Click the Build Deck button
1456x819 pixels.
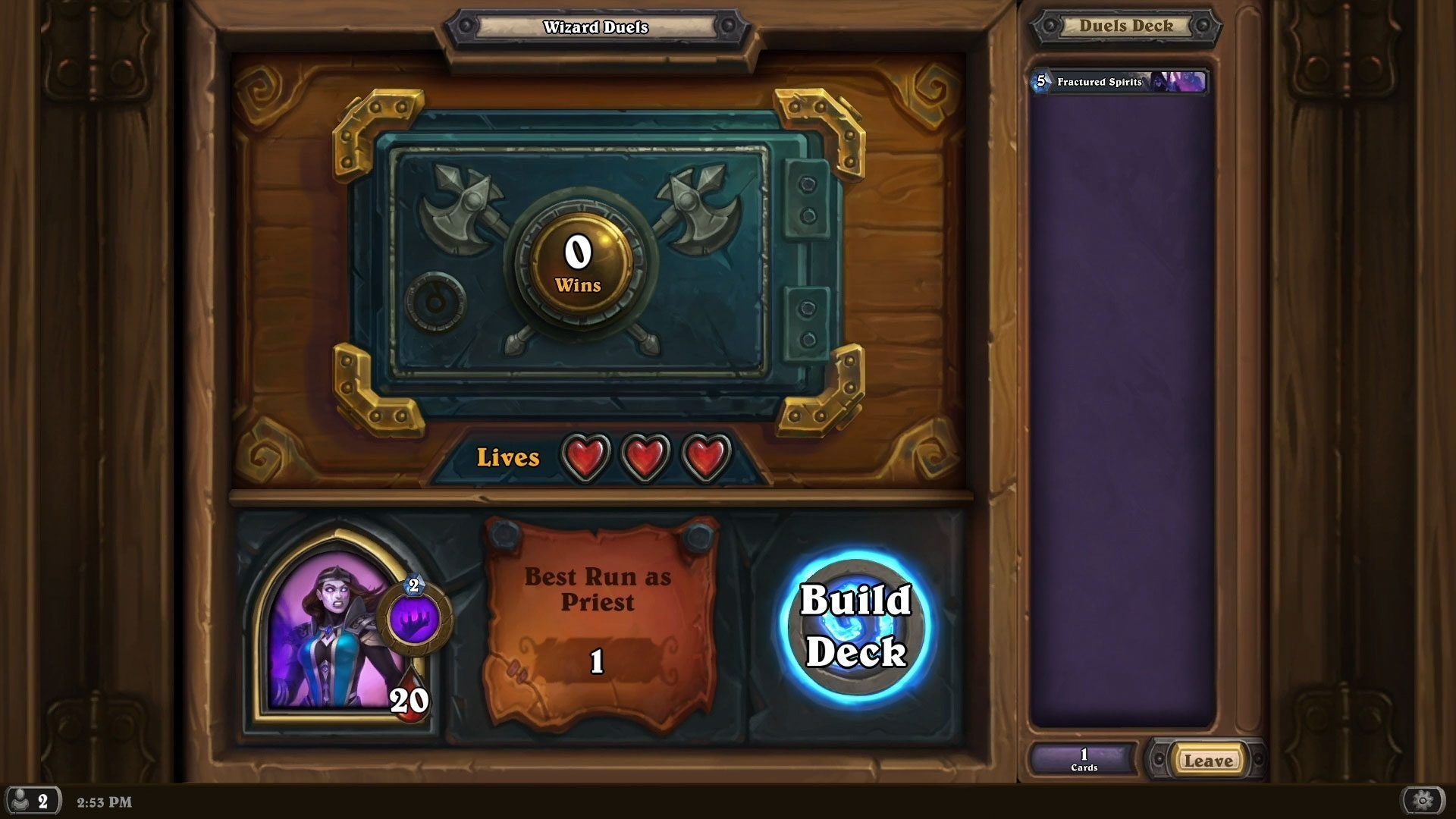[x=856, y=626]
